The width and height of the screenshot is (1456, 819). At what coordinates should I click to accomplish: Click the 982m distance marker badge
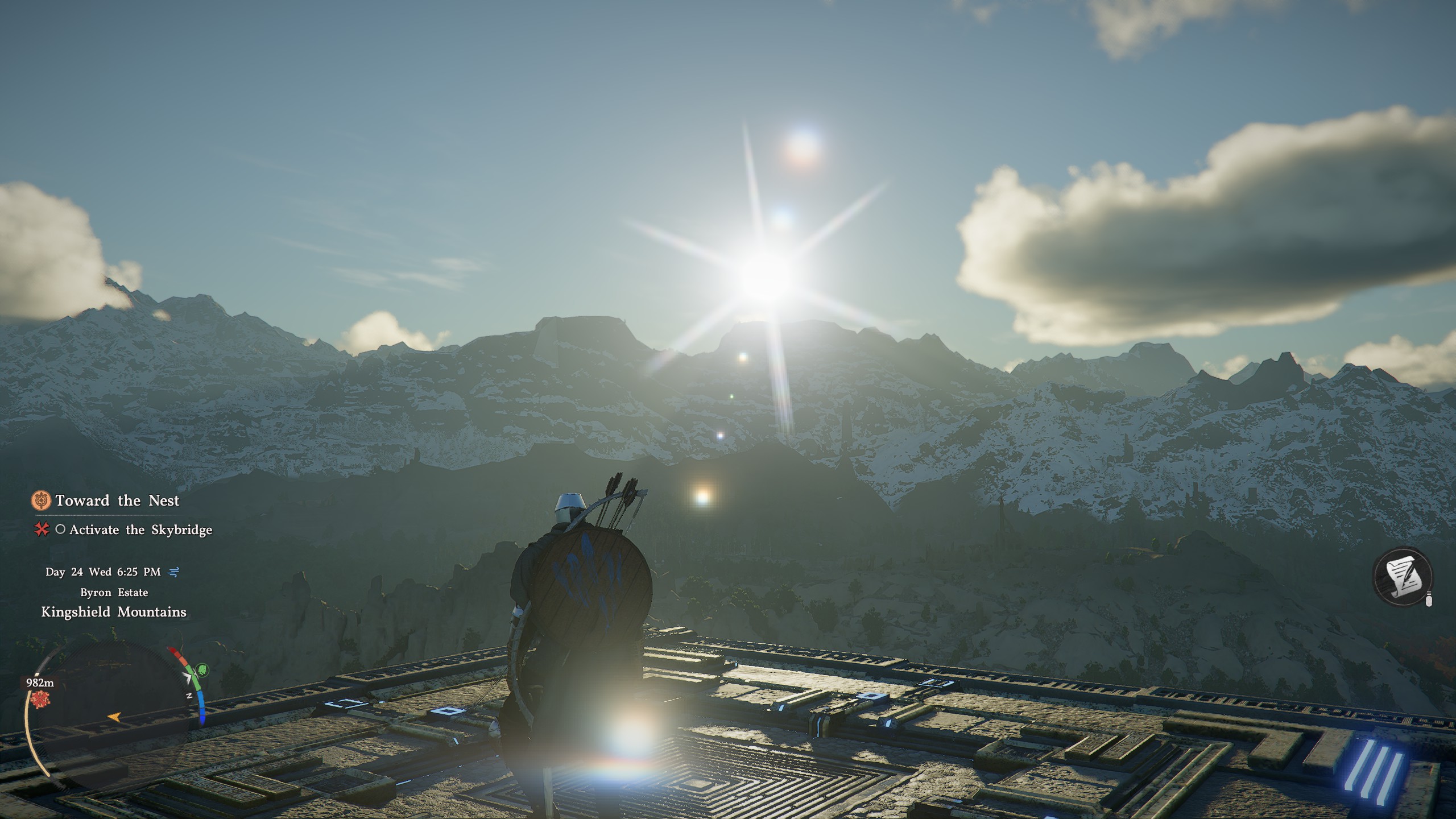tap(40, 683)
